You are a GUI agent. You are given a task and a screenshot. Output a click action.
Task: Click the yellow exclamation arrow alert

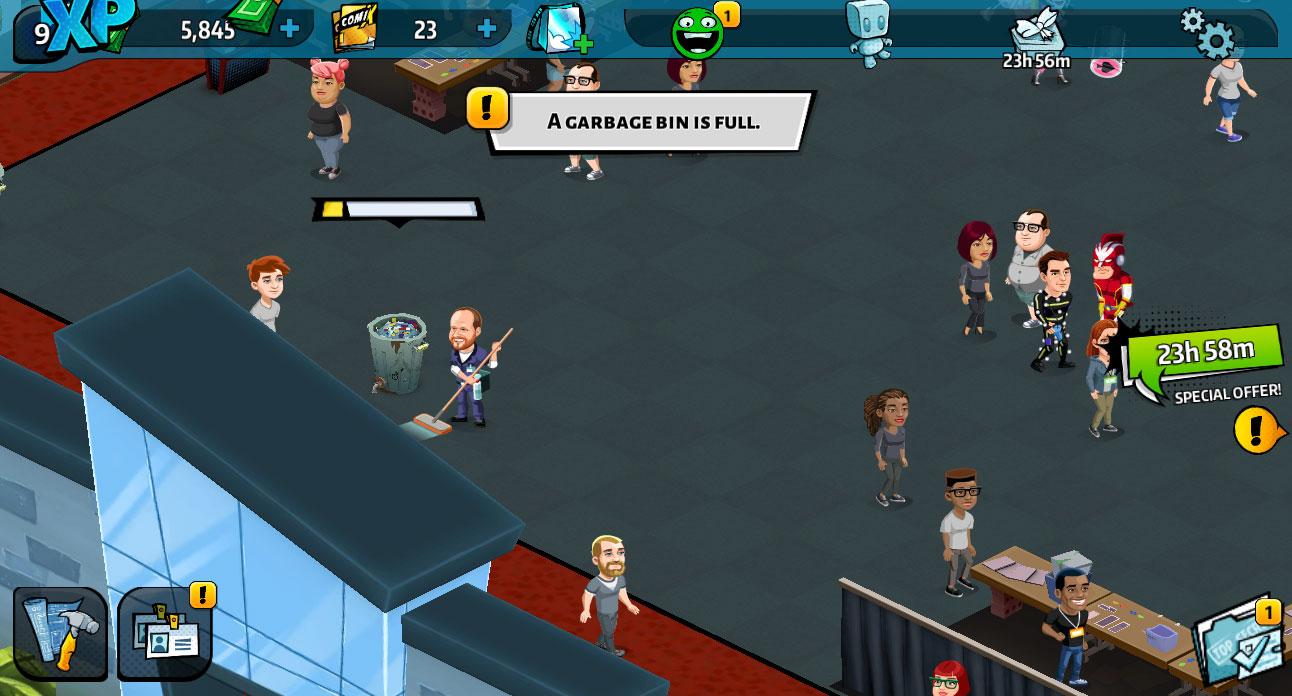pyautogui.click(x=1258, y=431)
